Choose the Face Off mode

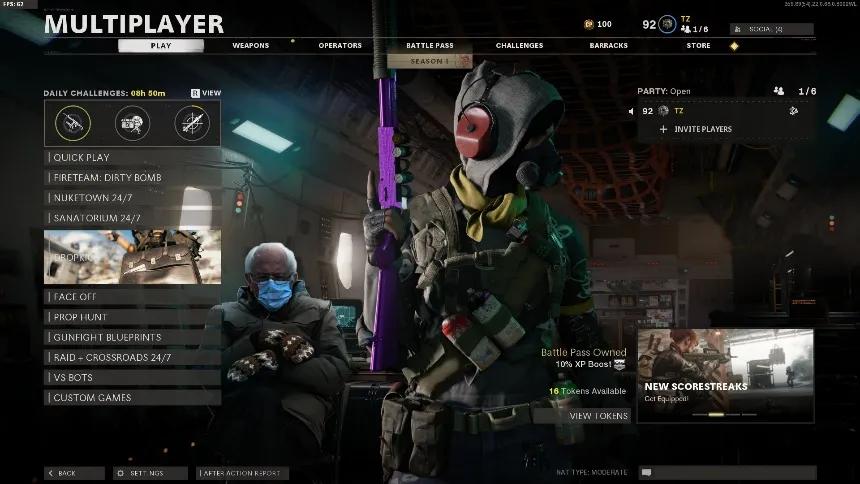132,297
